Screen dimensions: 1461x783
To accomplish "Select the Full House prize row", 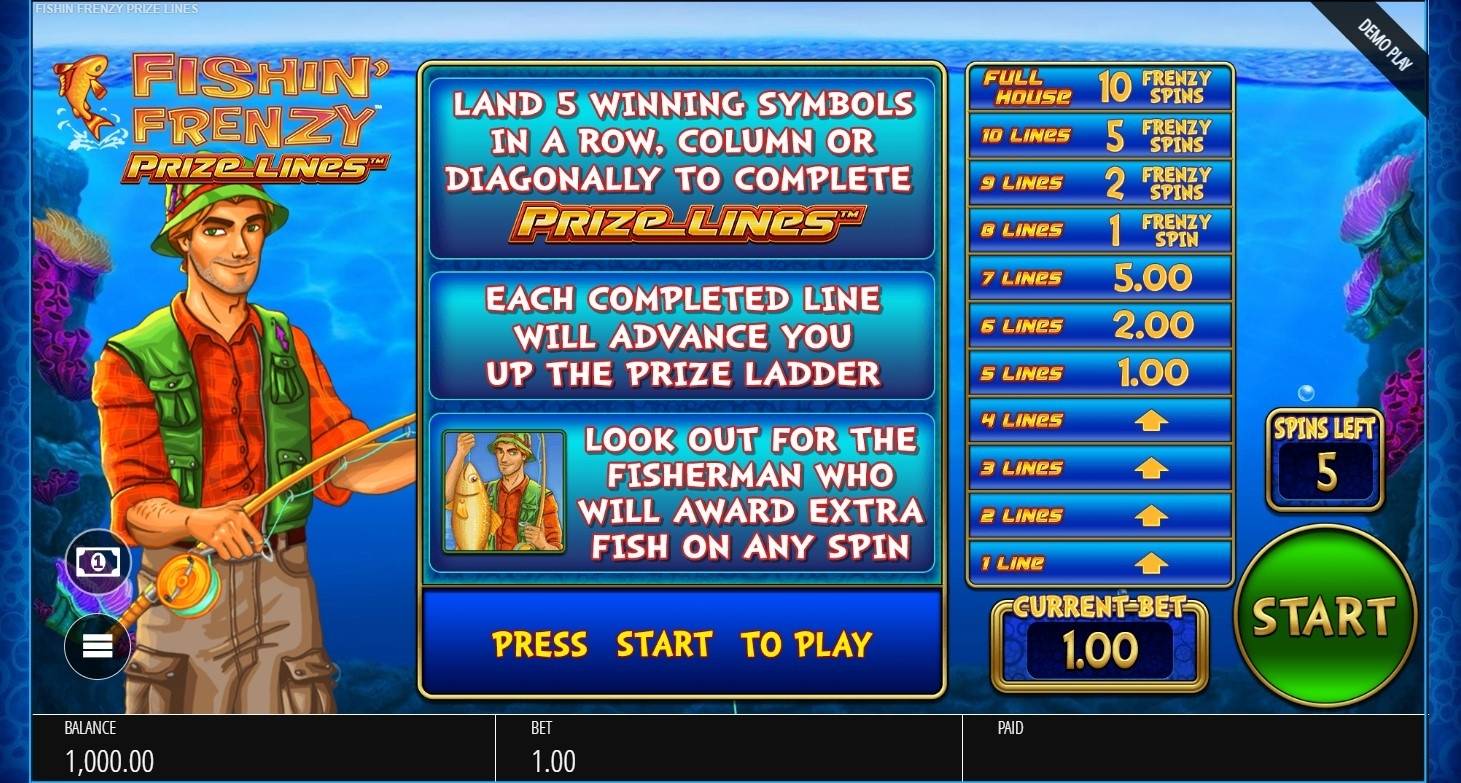I will coord(1098,88).
